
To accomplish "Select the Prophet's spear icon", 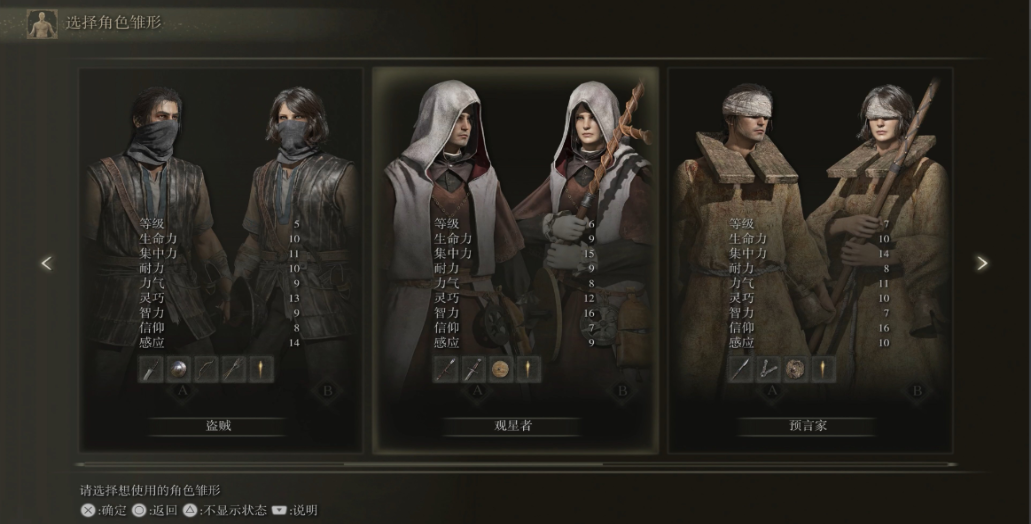I will click(740, 369).
